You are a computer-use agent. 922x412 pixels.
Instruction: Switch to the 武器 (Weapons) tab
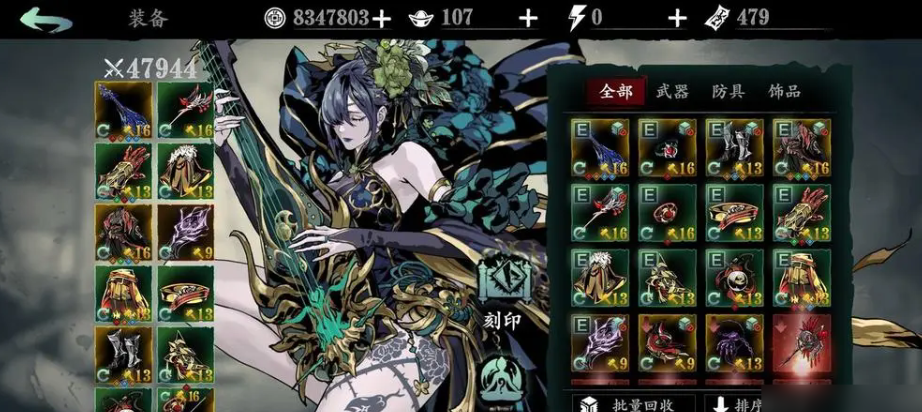[x=672, y=92]
